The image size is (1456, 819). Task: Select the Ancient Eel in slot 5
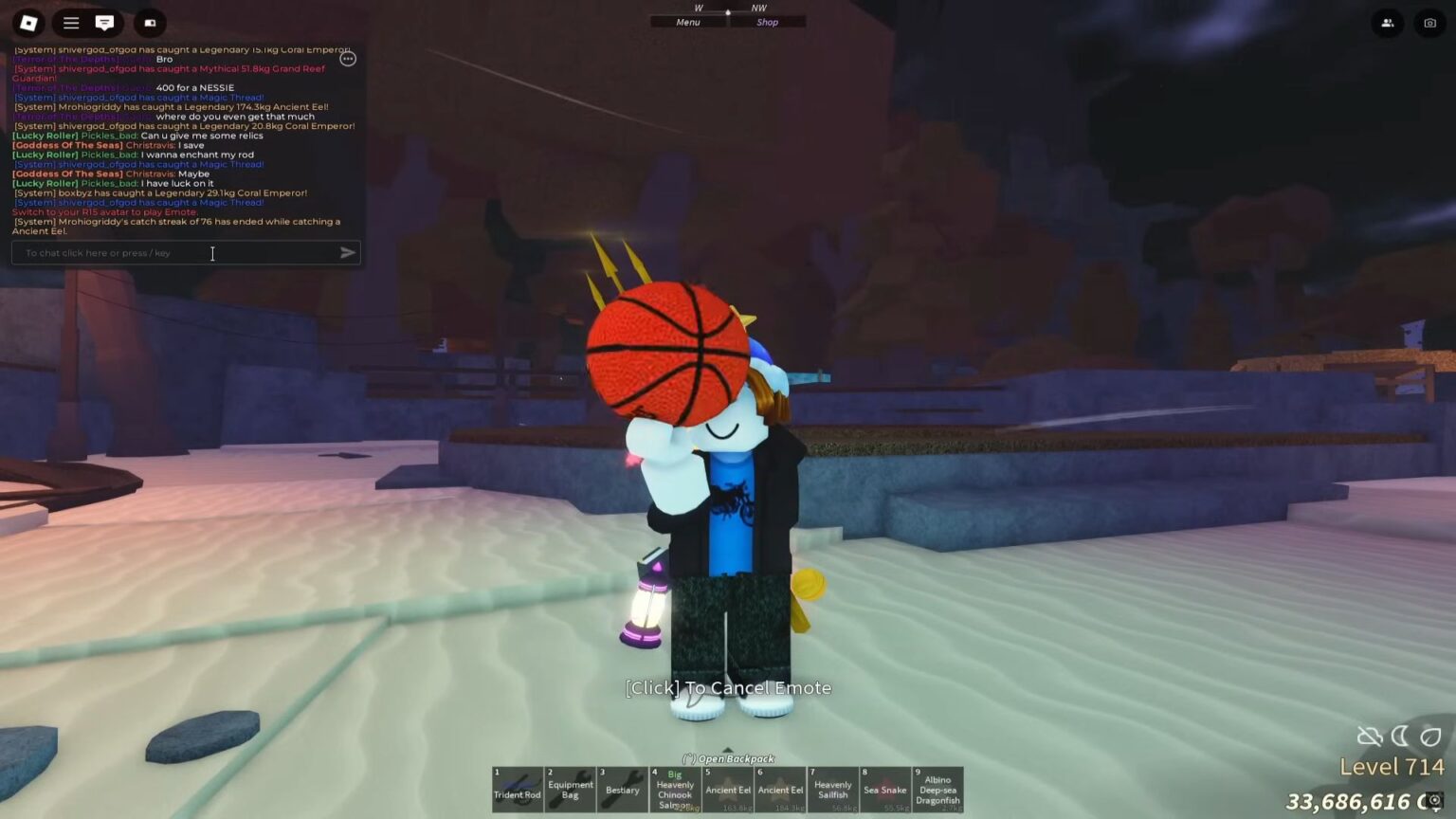[727, 789]
